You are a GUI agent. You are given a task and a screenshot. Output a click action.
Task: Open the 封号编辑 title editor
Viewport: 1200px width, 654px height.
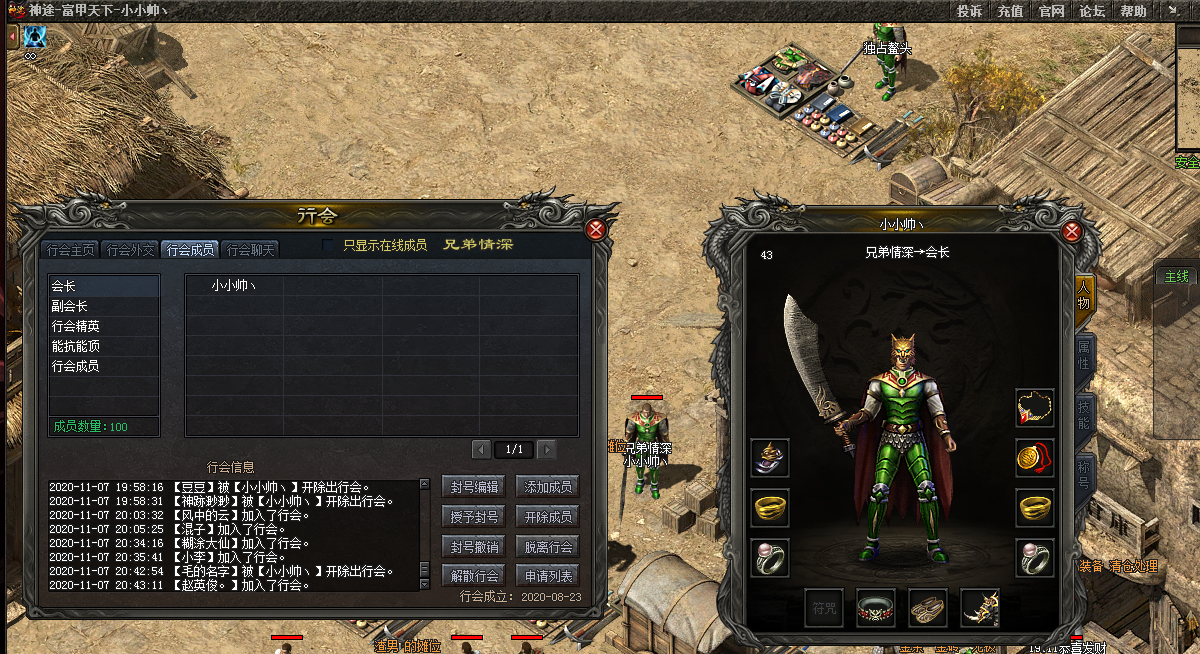tap(472, 487)
